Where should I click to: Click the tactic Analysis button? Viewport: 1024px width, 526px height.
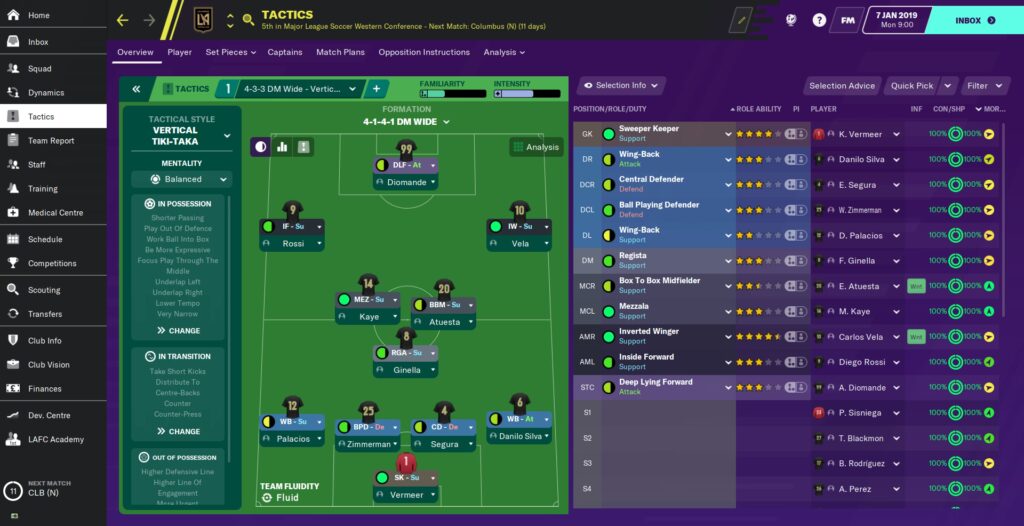click(x=535, y=147)
